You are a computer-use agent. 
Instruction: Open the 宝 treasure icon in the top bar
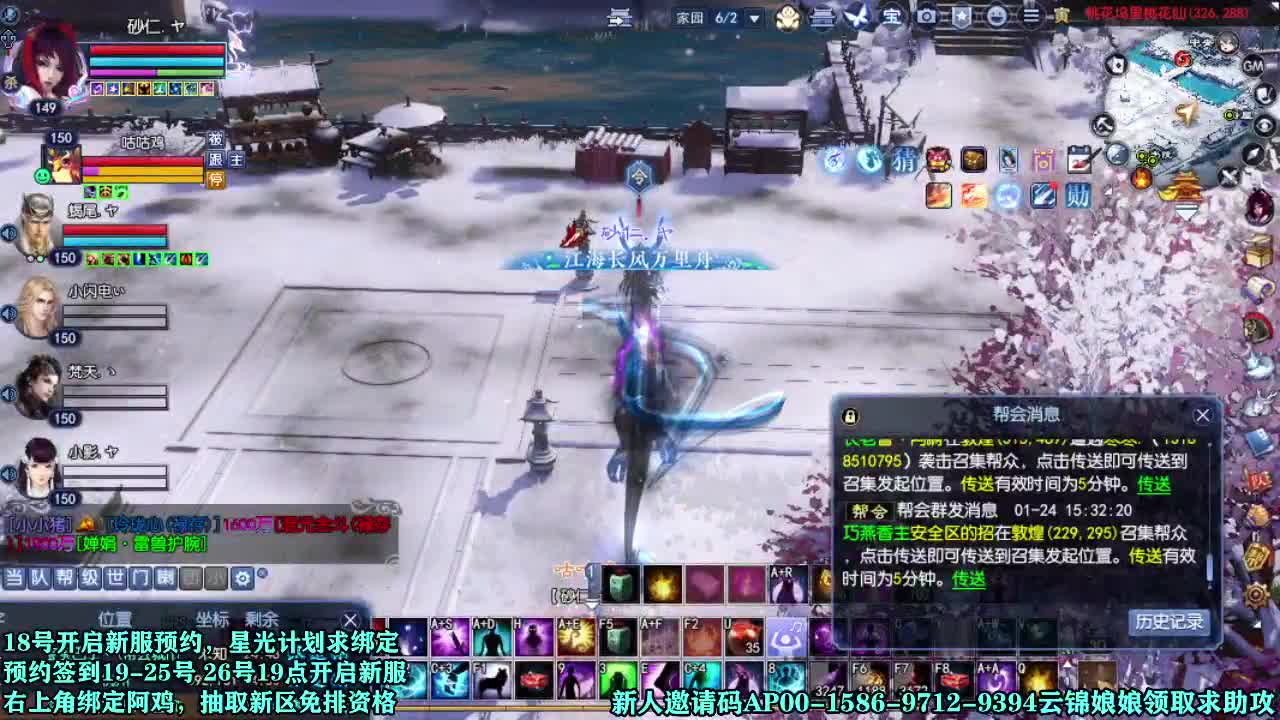pos(892,17)
